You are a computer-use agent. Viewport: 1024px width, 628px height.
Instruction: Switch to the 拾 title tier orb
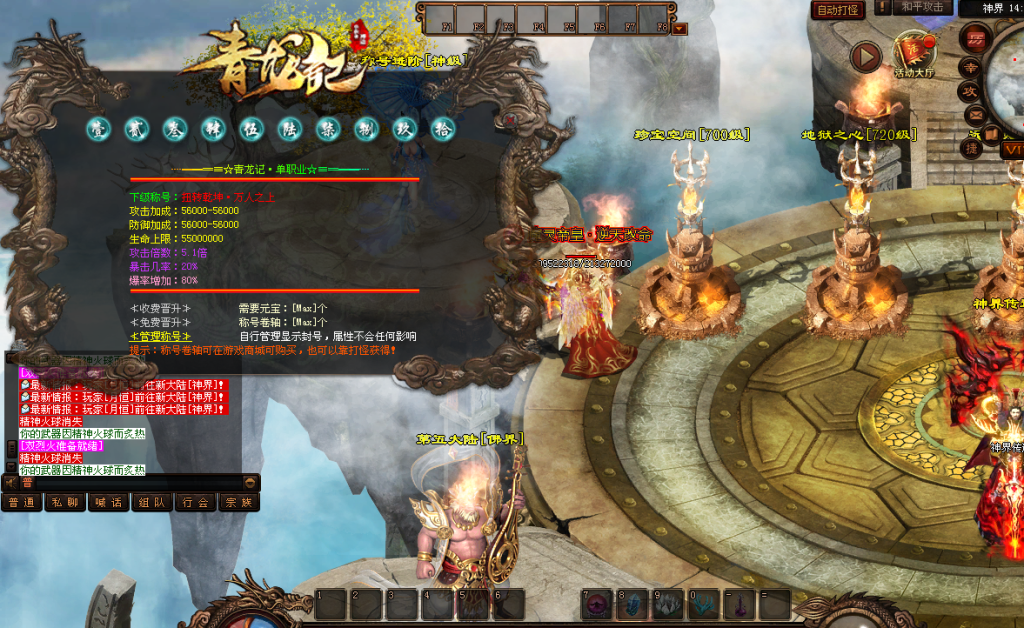click(x=442, y=129)
